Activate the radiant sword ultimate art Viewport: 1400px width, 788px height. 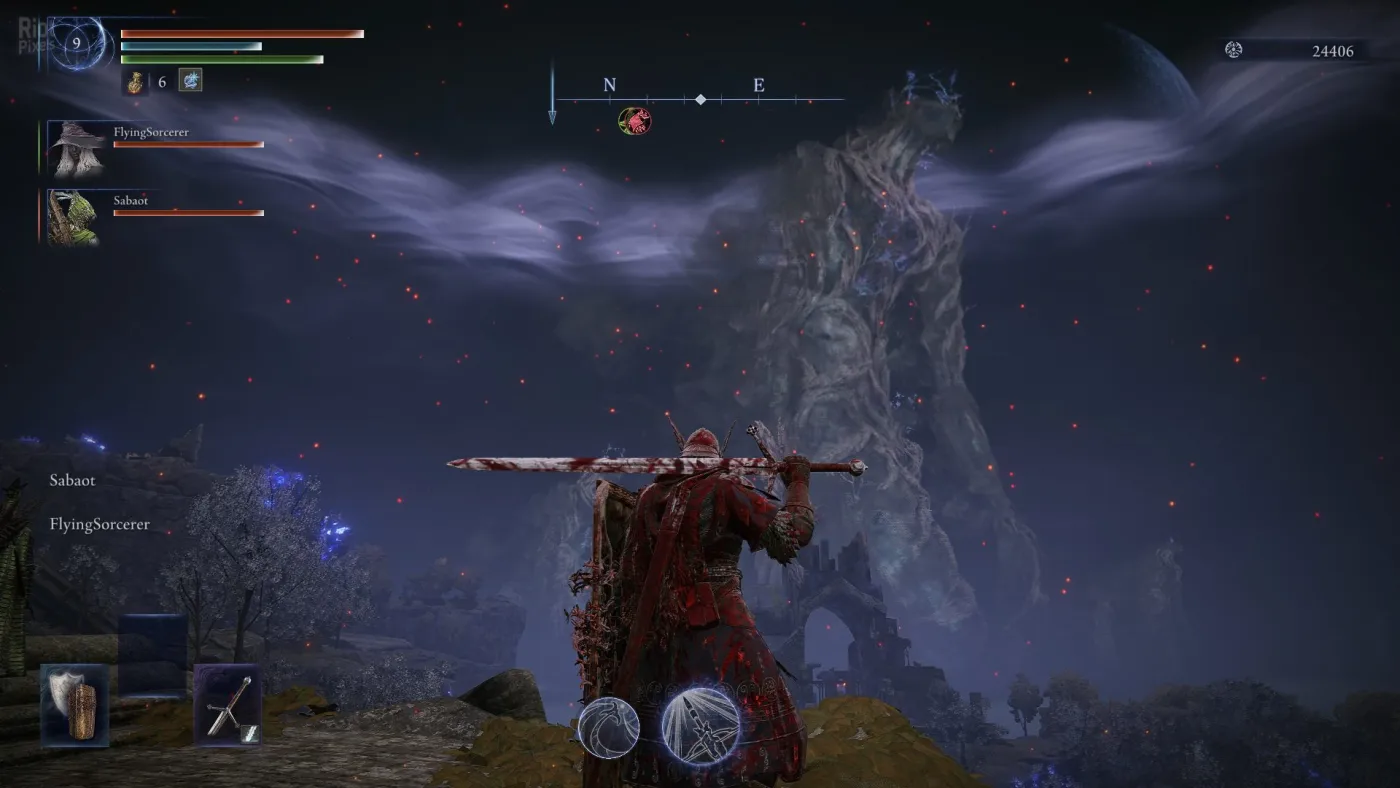(701, 725)
